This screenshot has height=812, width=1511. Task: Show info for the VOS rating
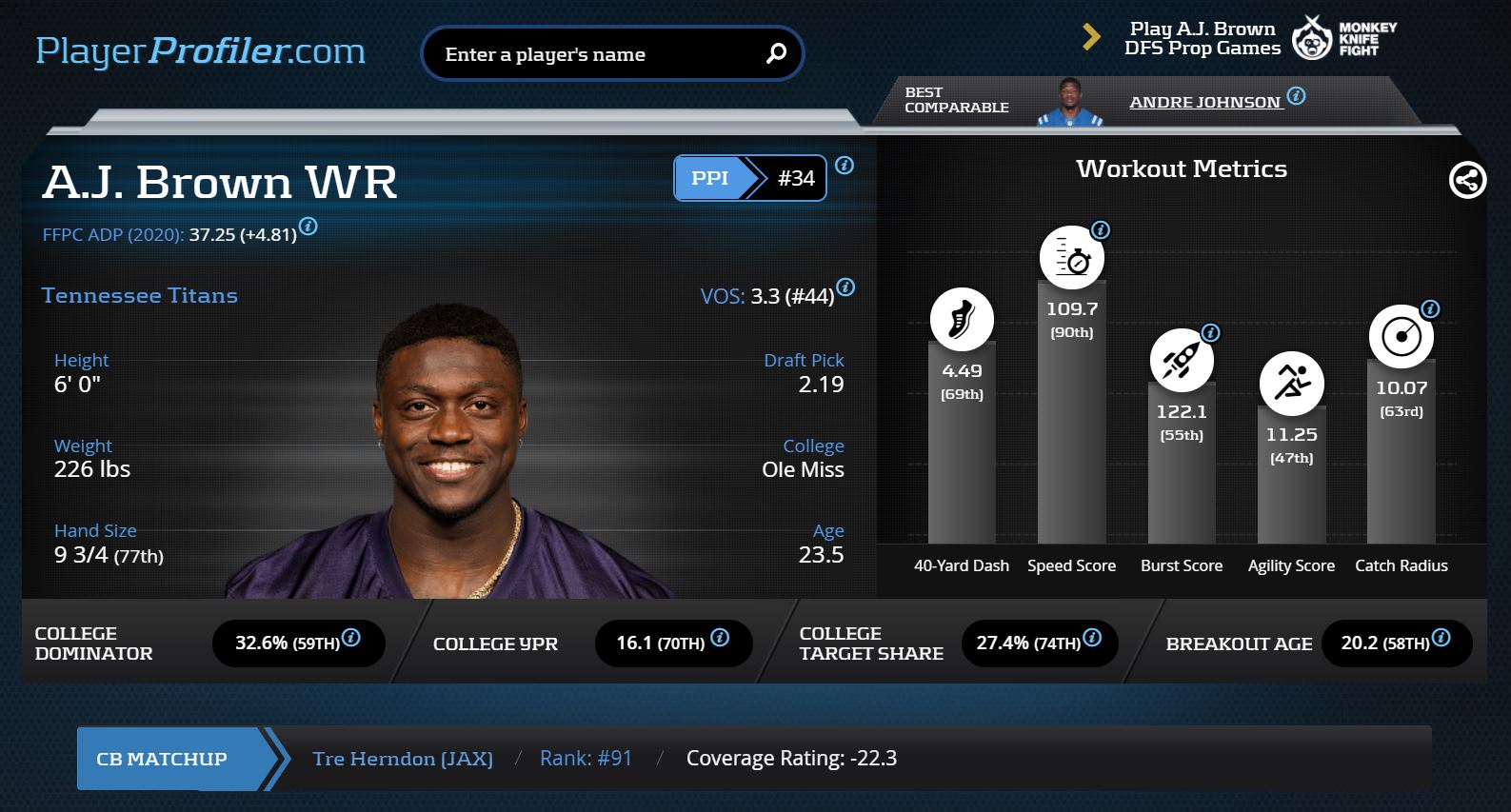point(845,287)
